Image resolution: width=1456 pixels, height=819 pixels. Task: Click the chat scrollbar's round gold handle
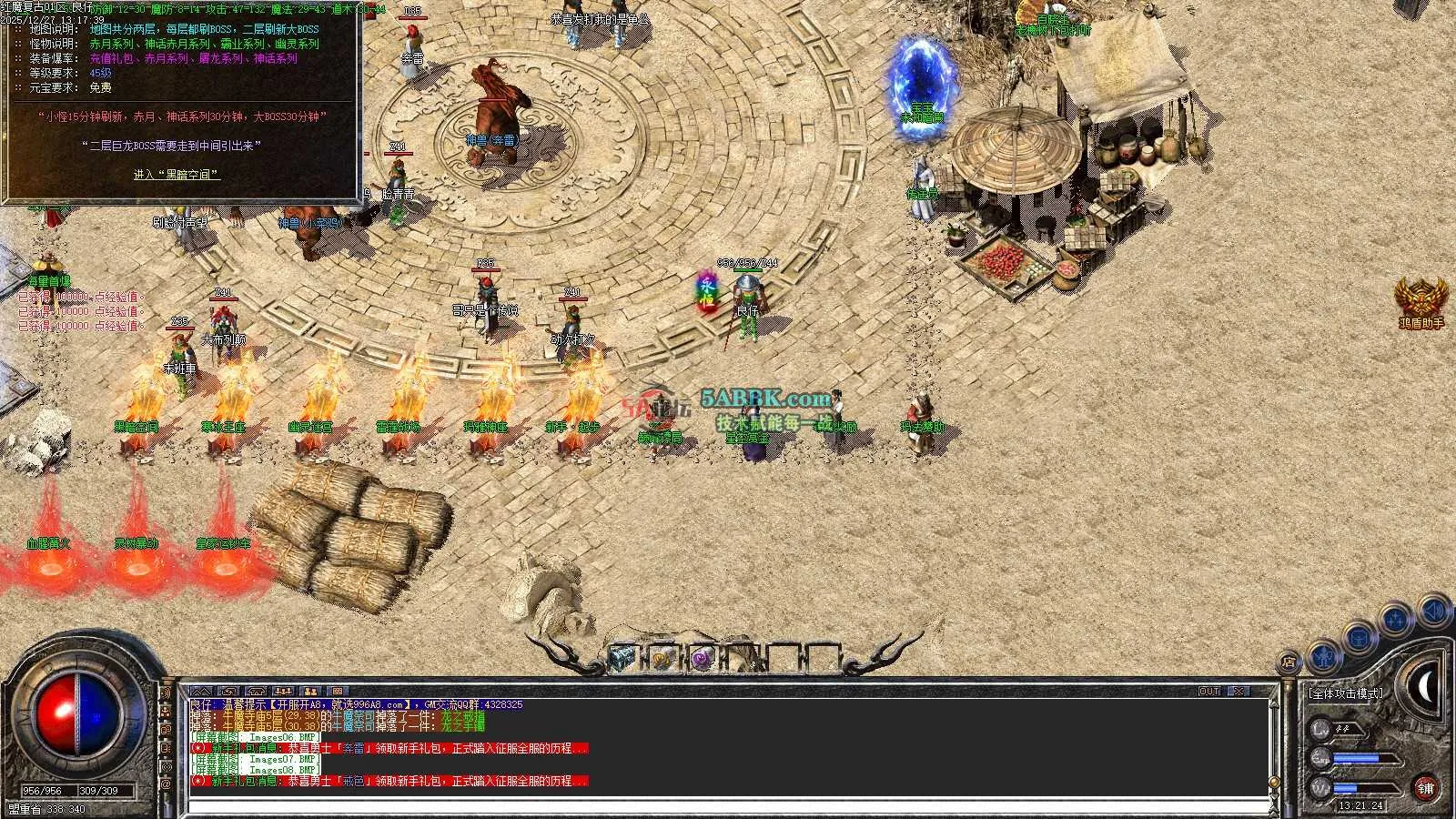tap(1274, 783)
